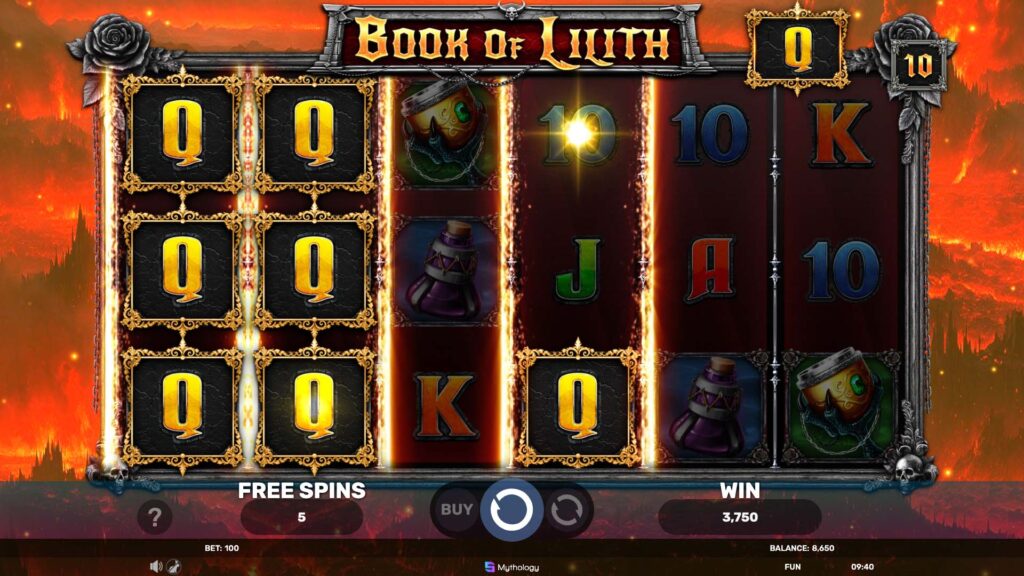Screen dimensions: 1024x576
Task: Open the question mark help info
Action: (x=155, y=516)
